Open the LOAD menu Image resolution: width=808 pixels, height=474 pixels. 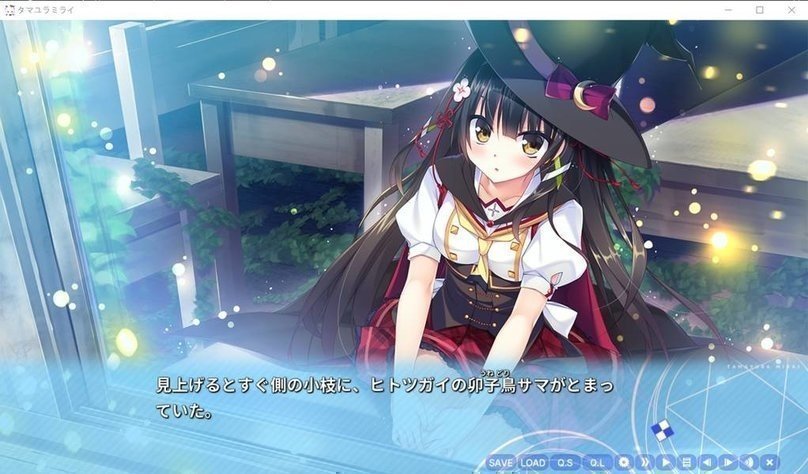pyautogui.click(x=533, y=463)
